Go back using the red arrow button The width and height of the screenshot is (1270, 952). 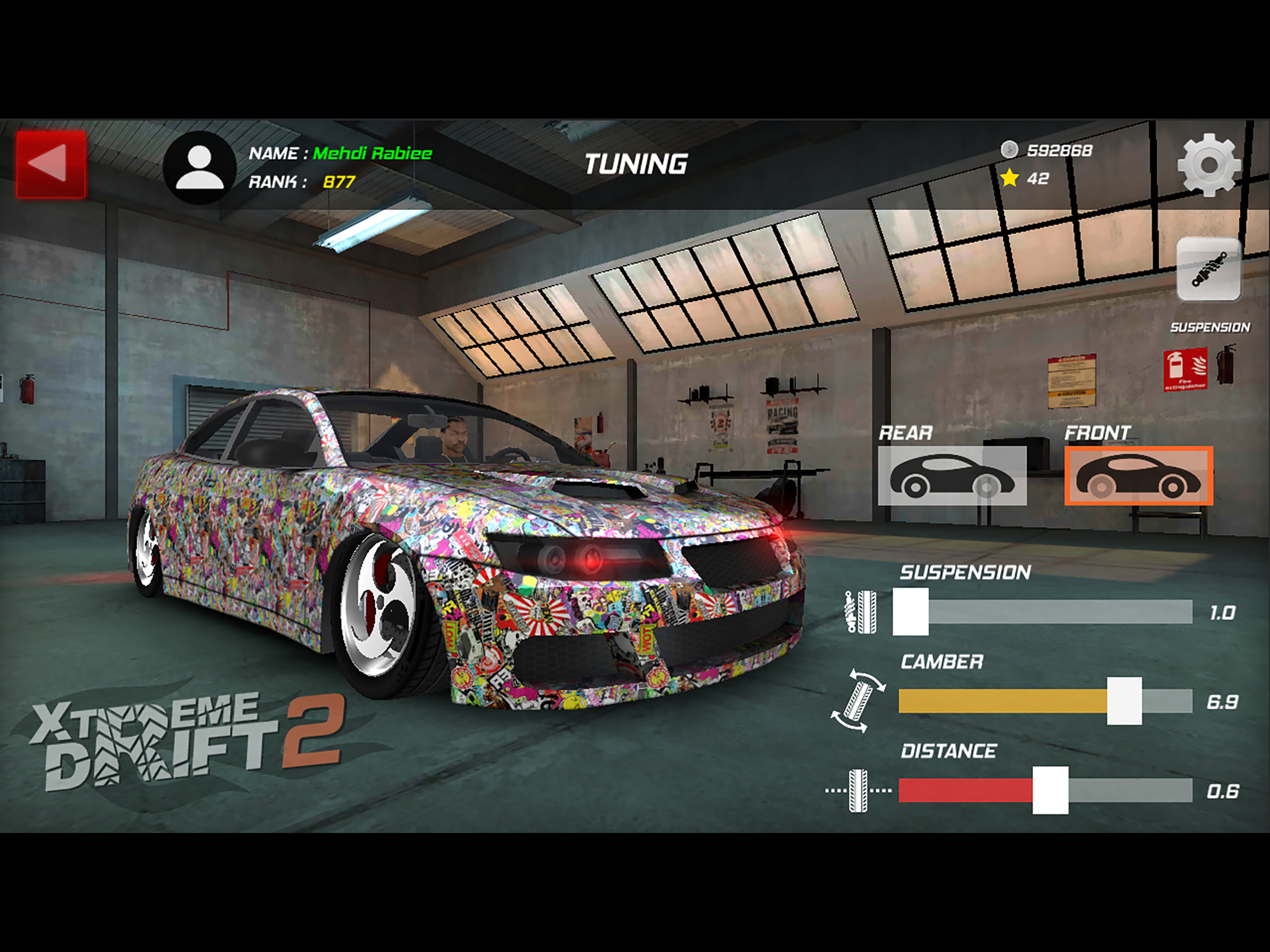51,164
